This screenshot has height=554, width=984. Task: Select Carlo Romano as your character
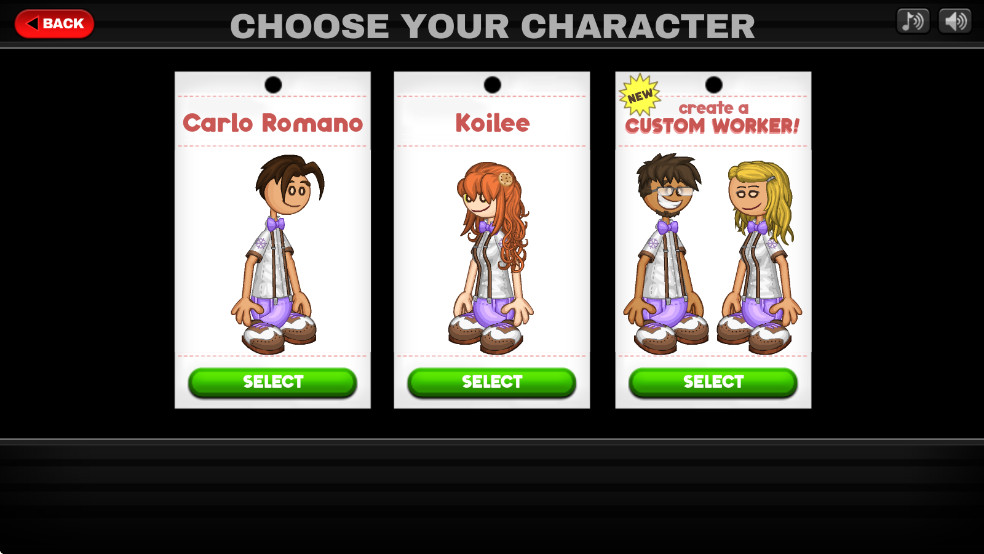click(x=272, y=382)
